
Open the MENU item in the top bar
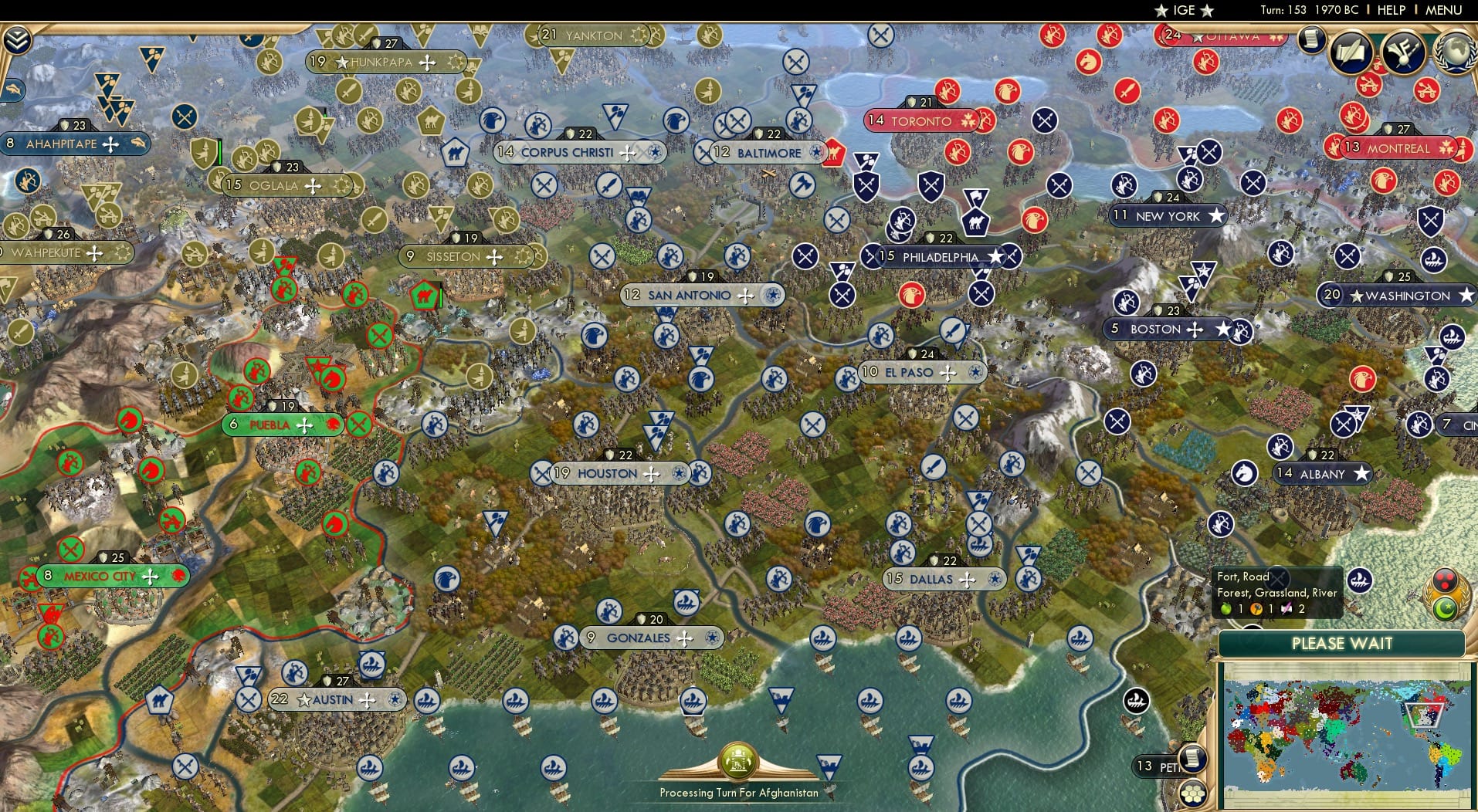1444,10
